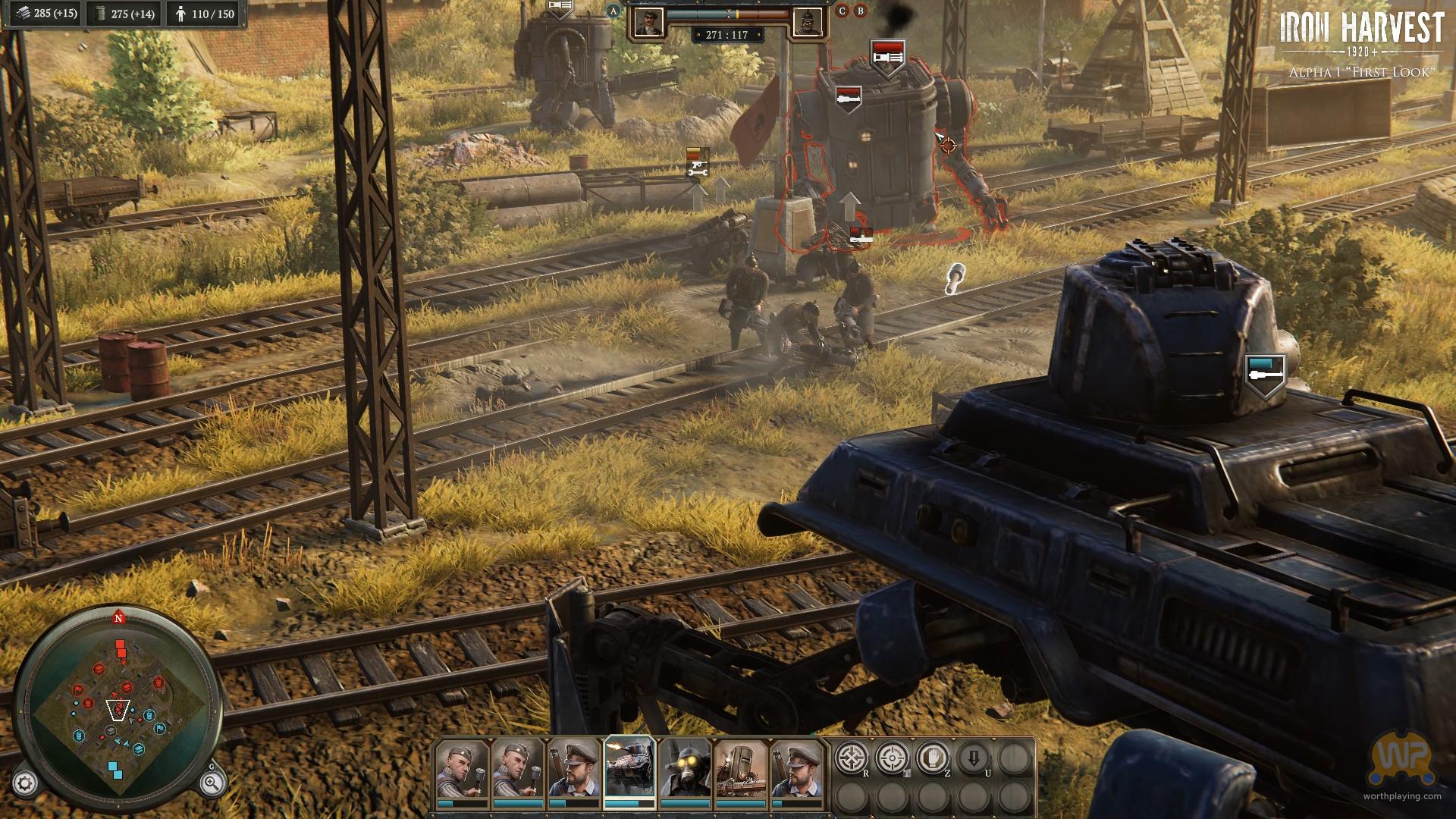Issue the stop command with hand icon

click(x=934, y=758)
